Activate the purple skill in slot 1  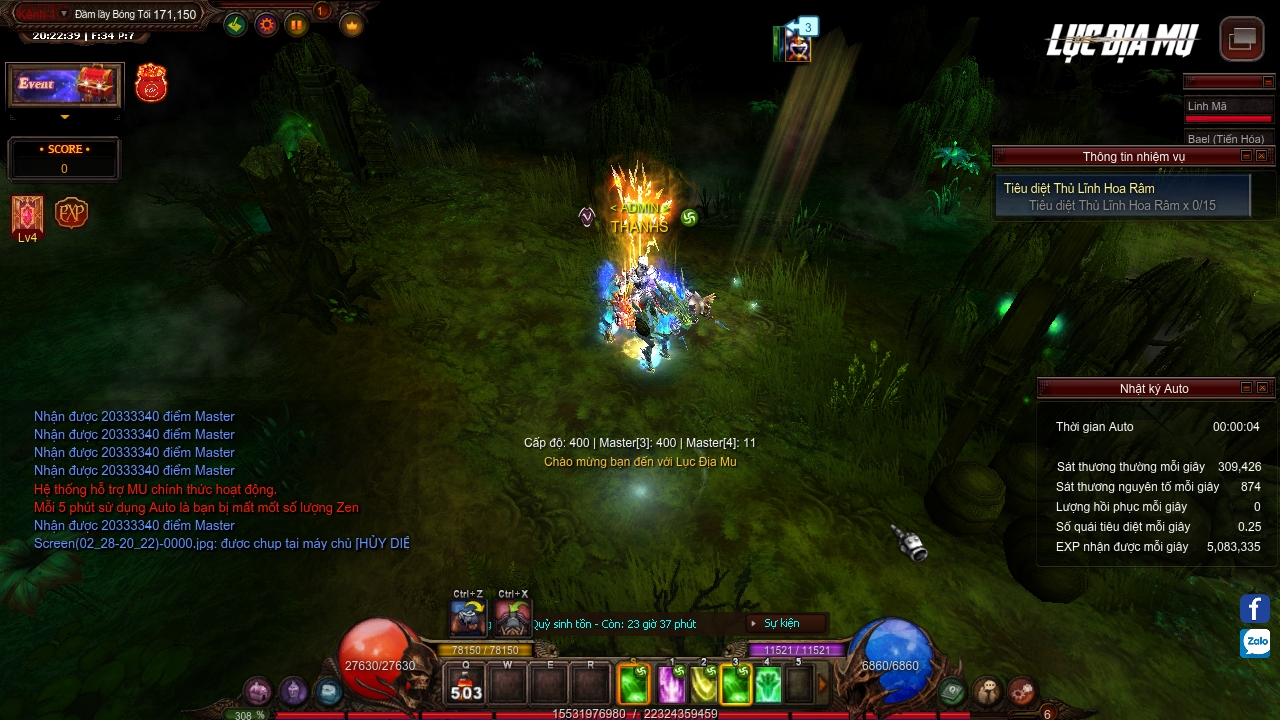point(671,685)
